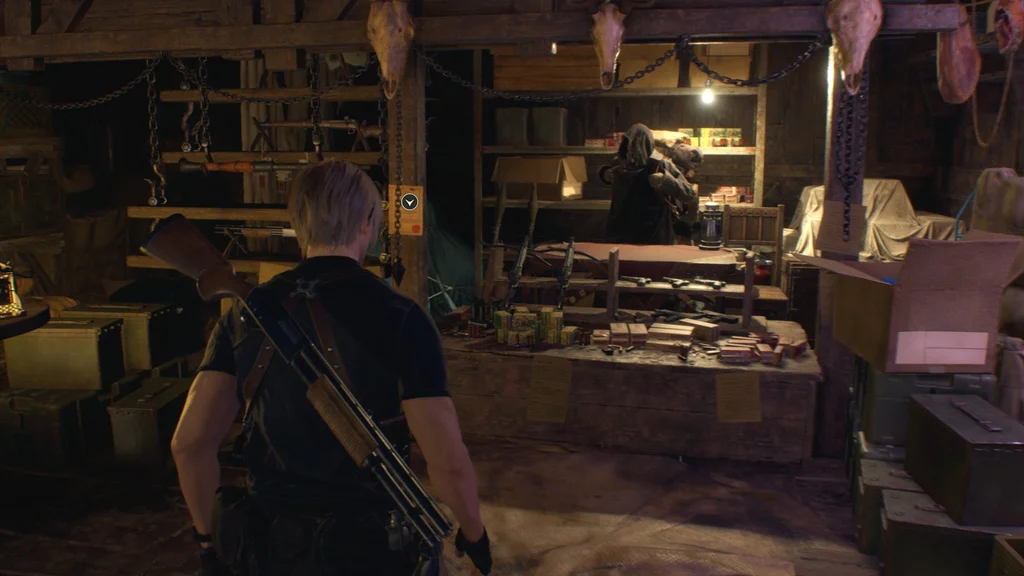
Task: Select the interaction marker on the wooden post
Action: click(409, 202)
